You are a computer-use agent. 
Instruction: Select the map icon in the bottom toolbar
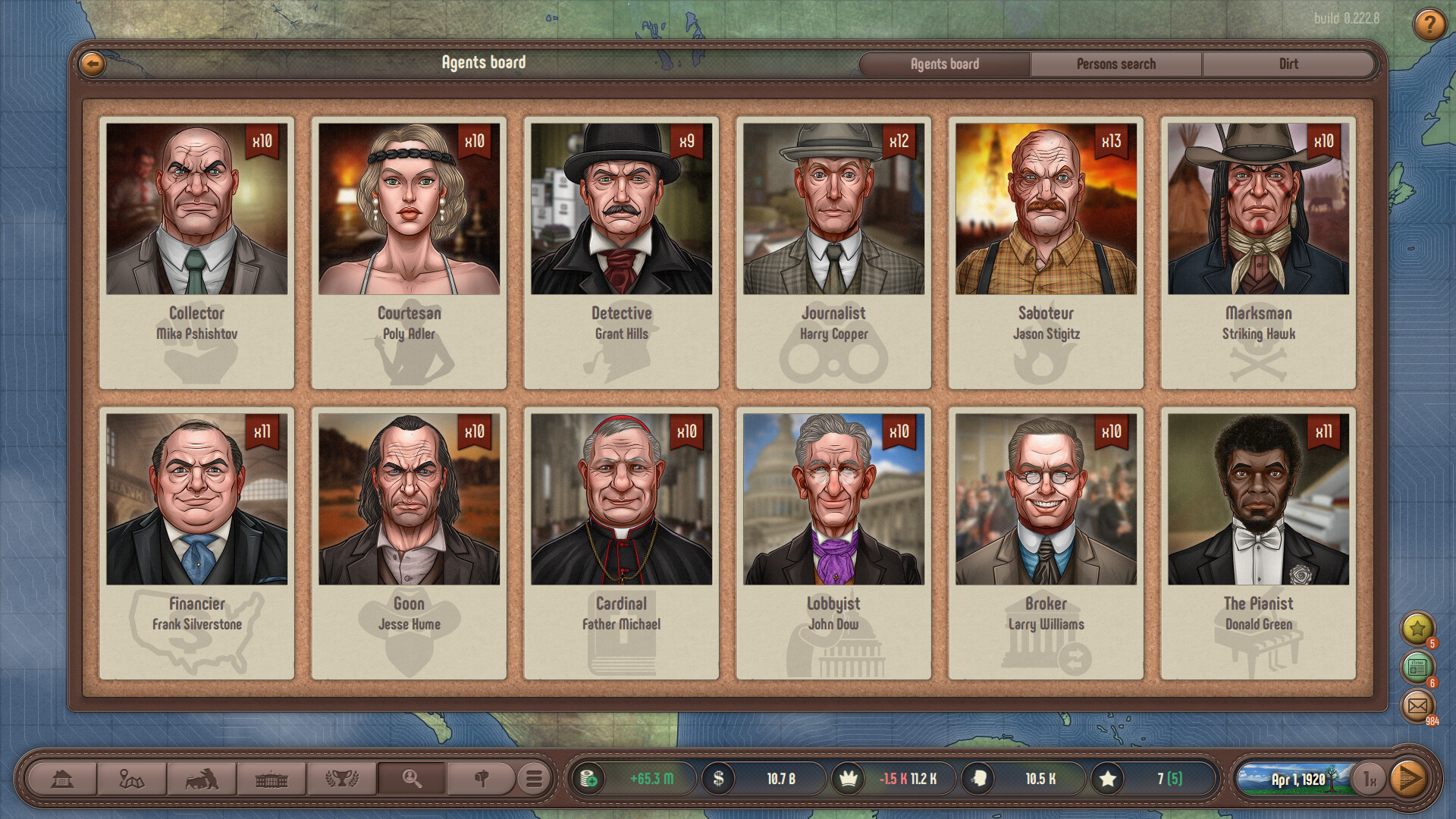pos(133,777)
